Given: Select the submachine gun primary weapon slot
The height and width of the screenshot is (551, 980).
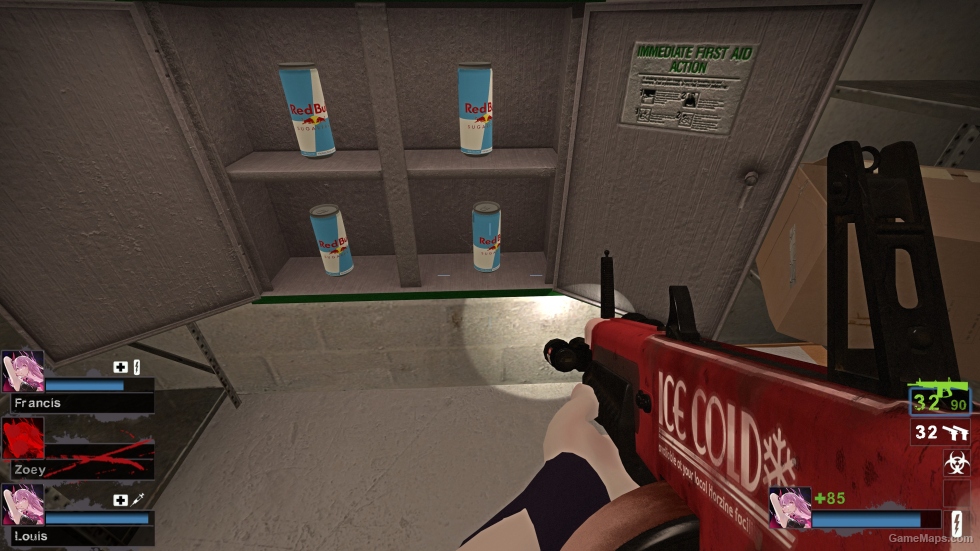Looking at the screenshot, I should point(941,401).
